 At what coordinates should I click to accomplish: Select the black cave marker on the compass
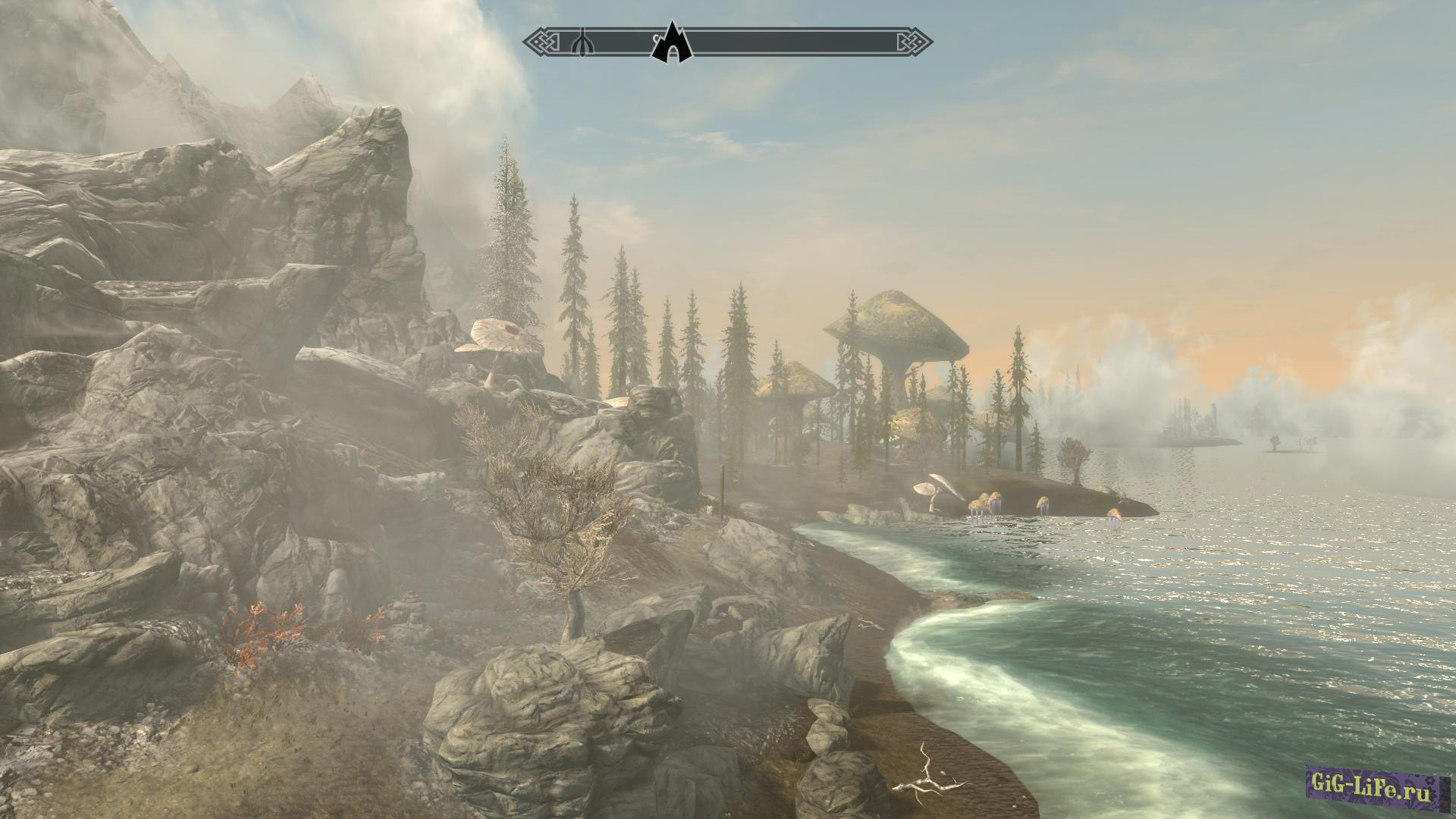click(x=672, y=44)
